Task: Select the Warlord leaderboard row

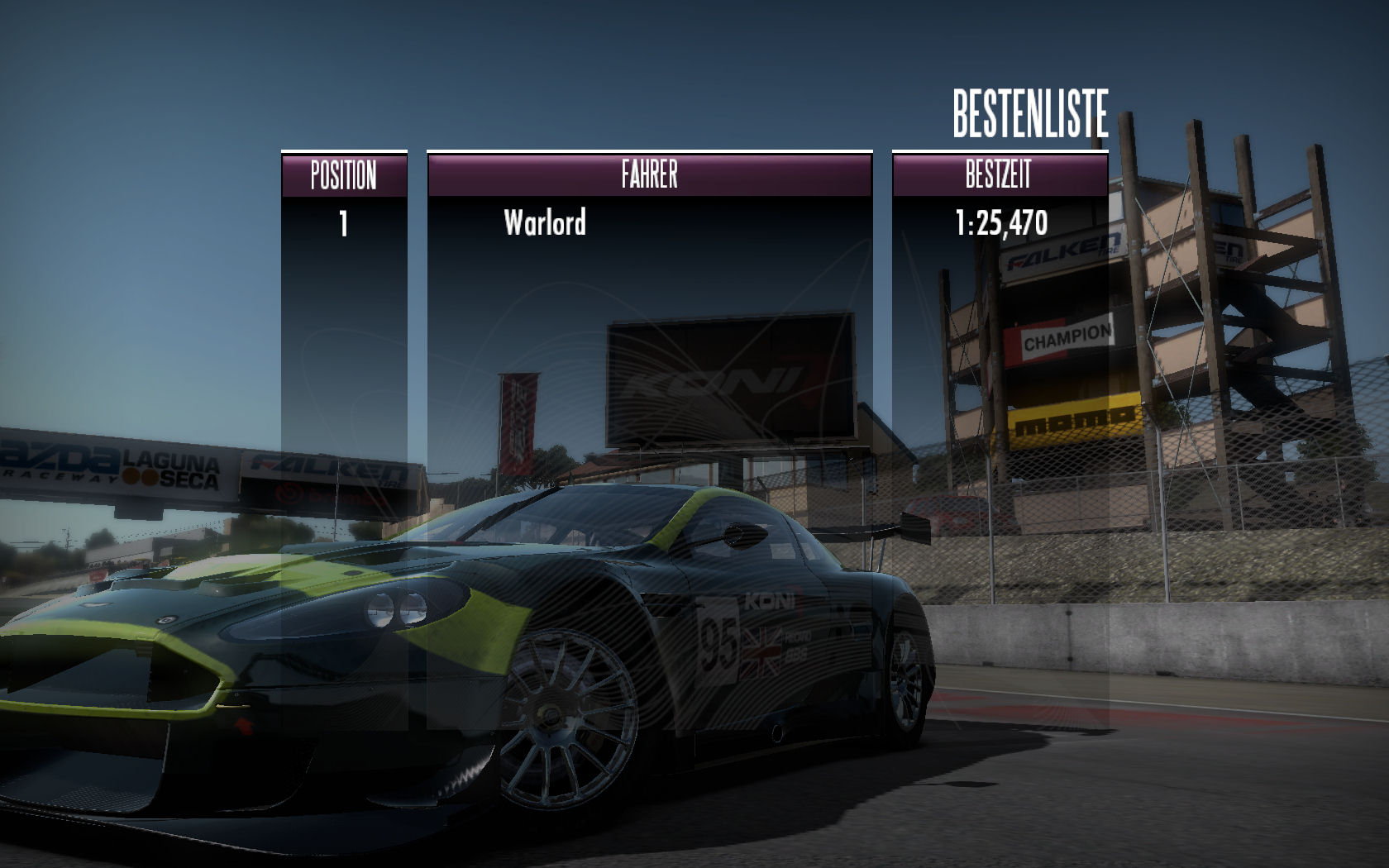Action: [x=546, y=223]
